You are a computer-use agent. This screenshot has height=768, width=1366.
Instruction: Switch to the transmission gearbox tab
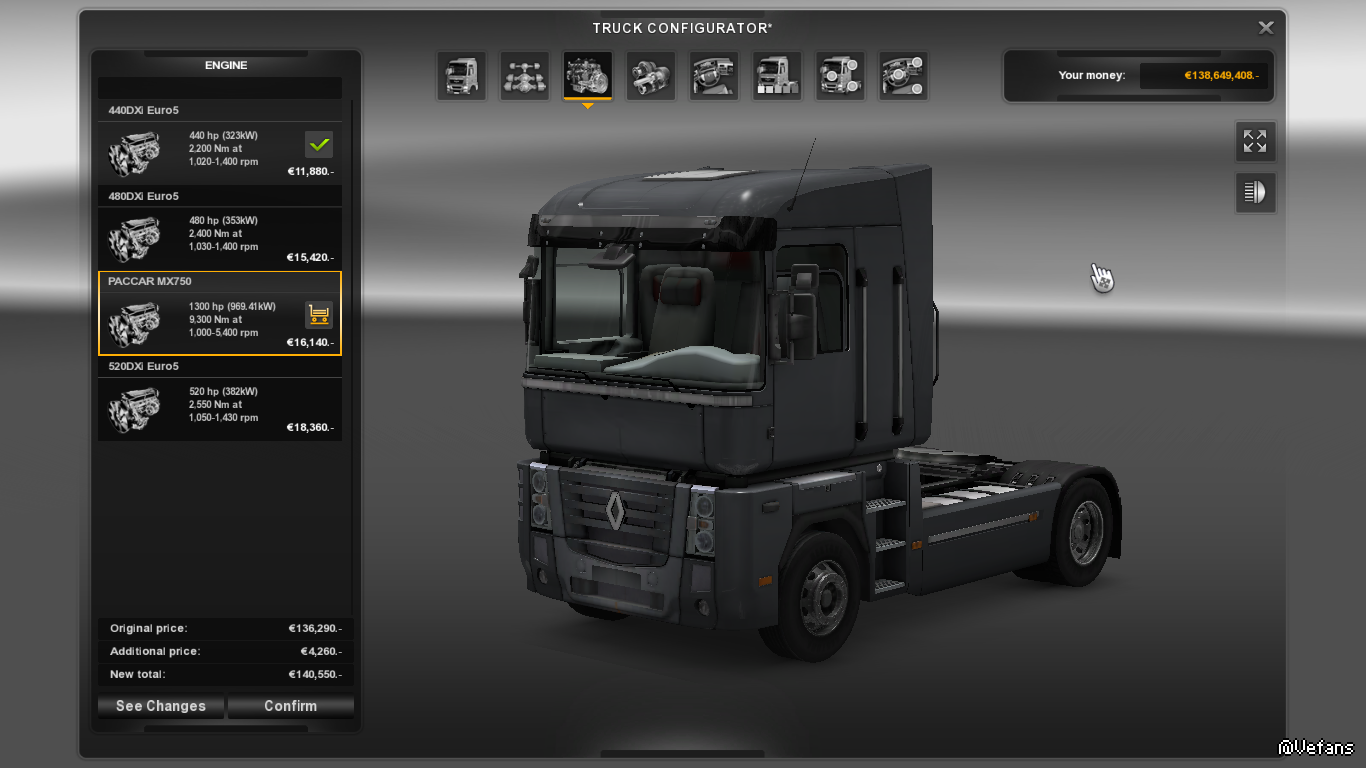[x=651, y=76]
